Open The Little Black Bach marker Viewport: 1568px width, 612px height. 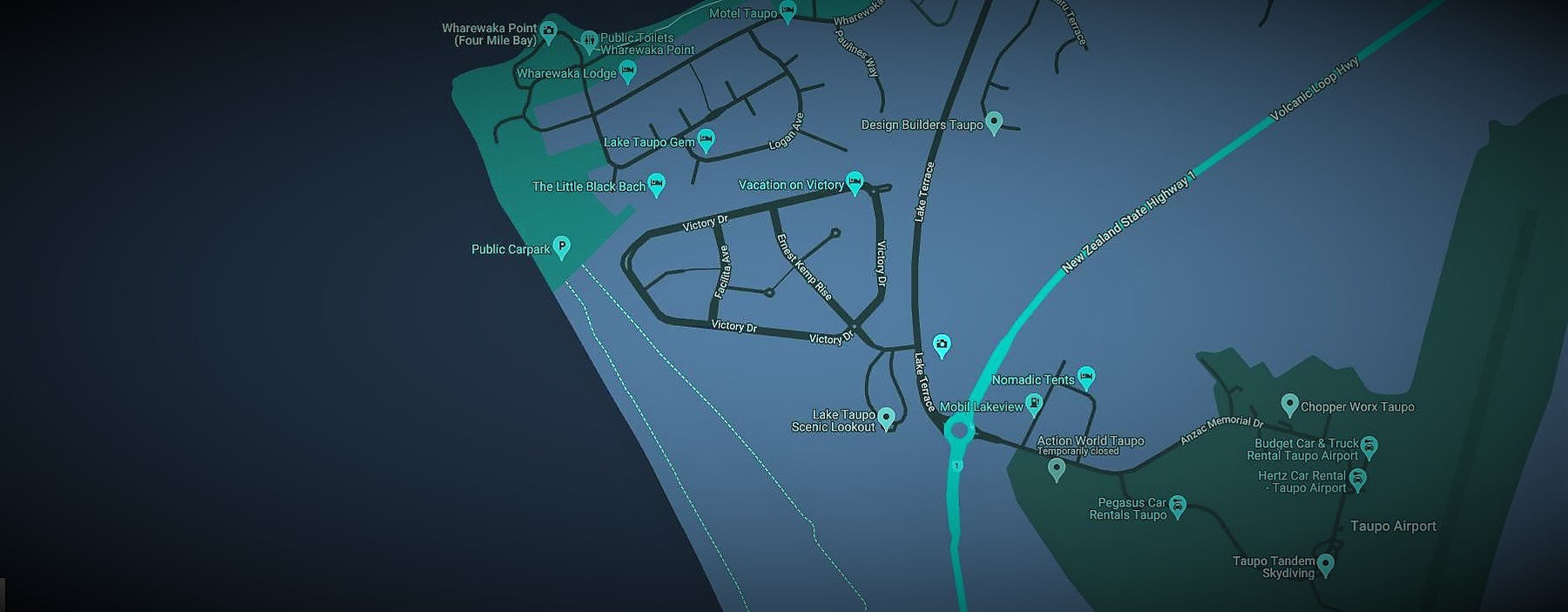[657, 184]
